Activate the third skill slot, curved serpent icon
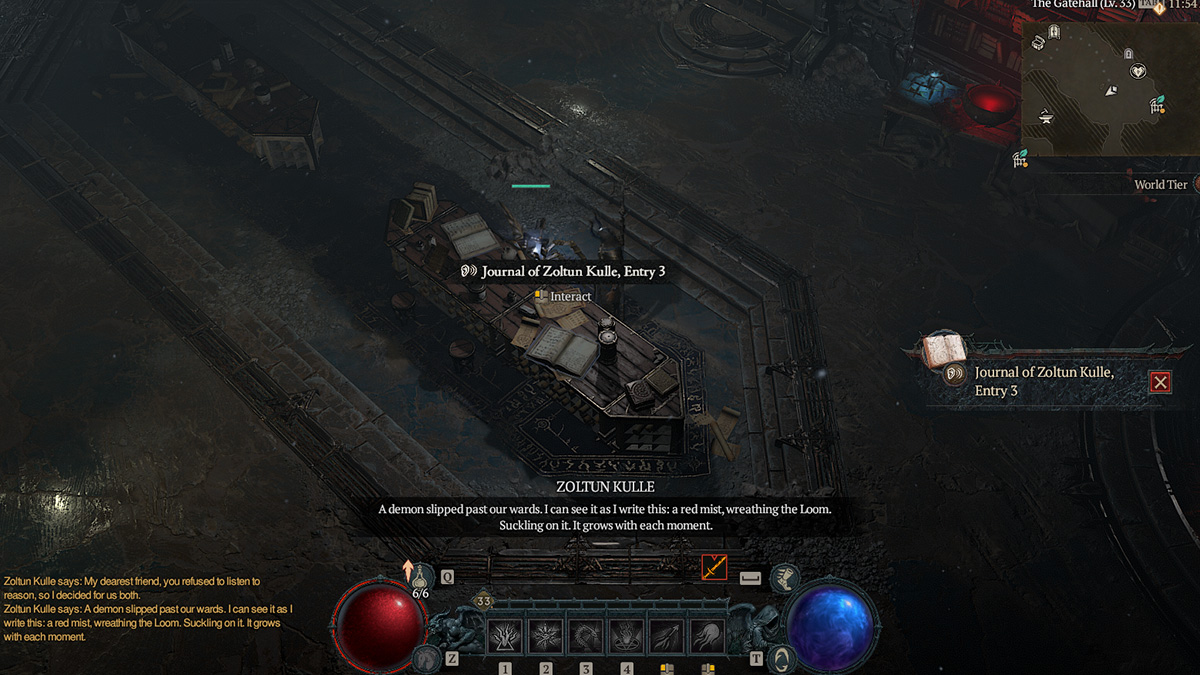This screenshot has width=1200, height=675. click(x=586, y=636)
